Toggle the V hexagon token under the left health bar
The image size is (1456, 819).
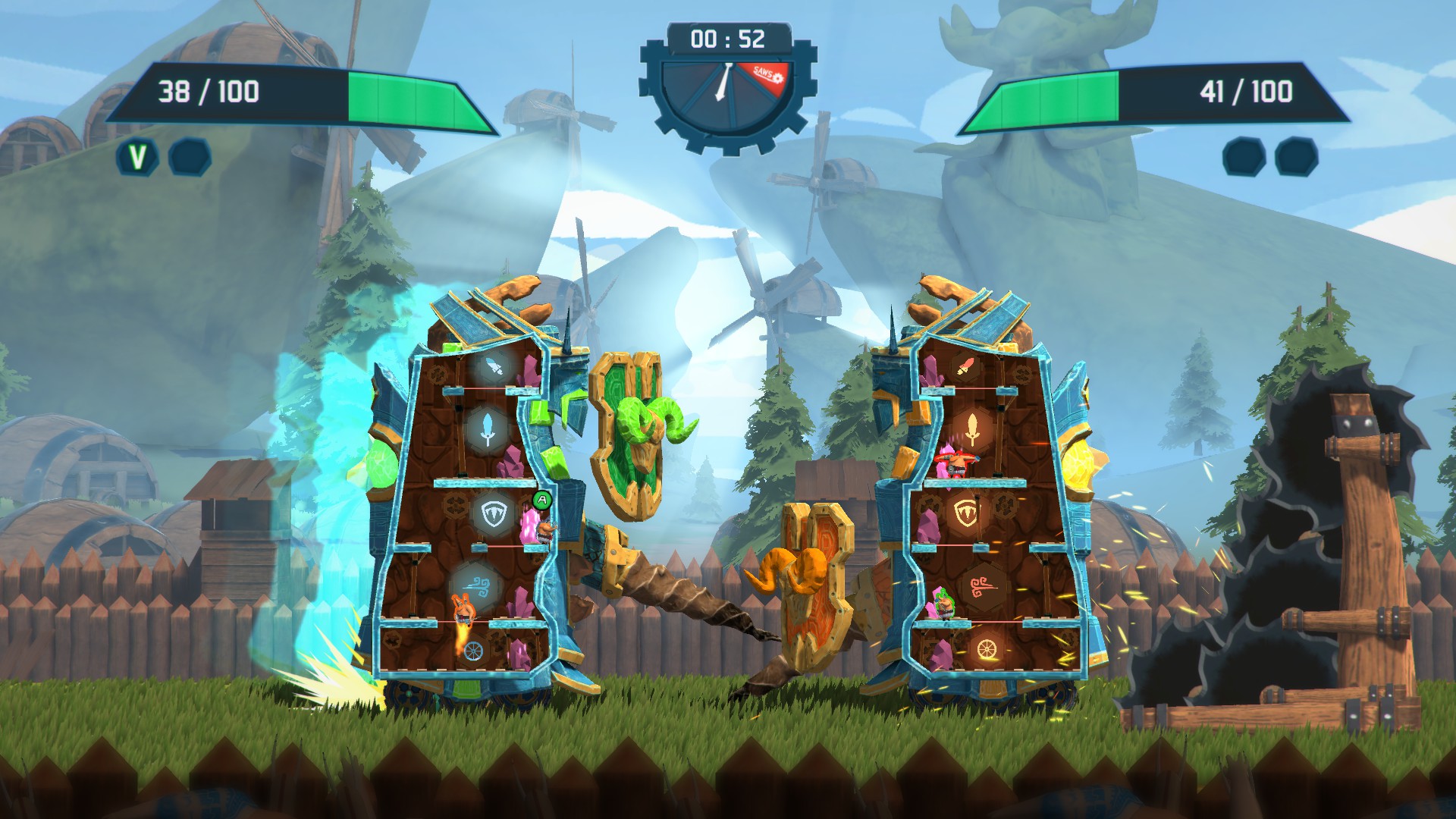(139, 157)
